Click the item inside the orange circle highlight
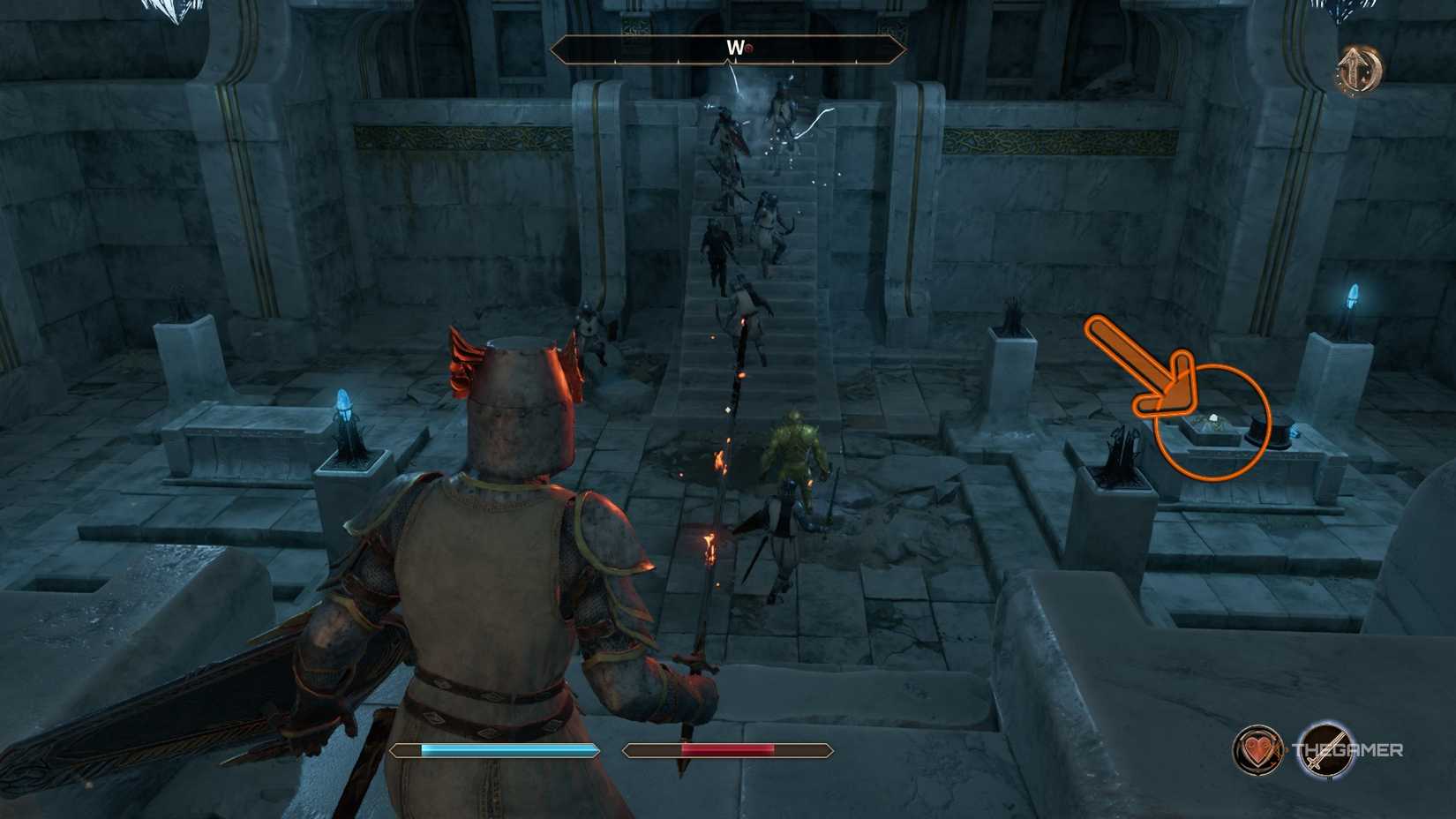The width and height of the screenshot is (1456, 819). coord(1213,422)
